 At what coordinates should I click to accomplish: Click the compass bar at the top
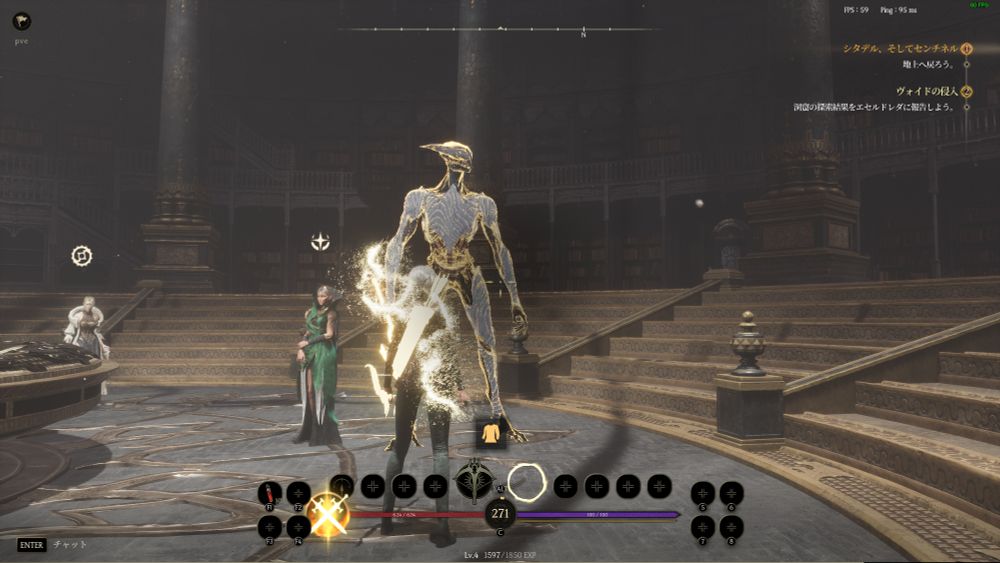[500, 30]
